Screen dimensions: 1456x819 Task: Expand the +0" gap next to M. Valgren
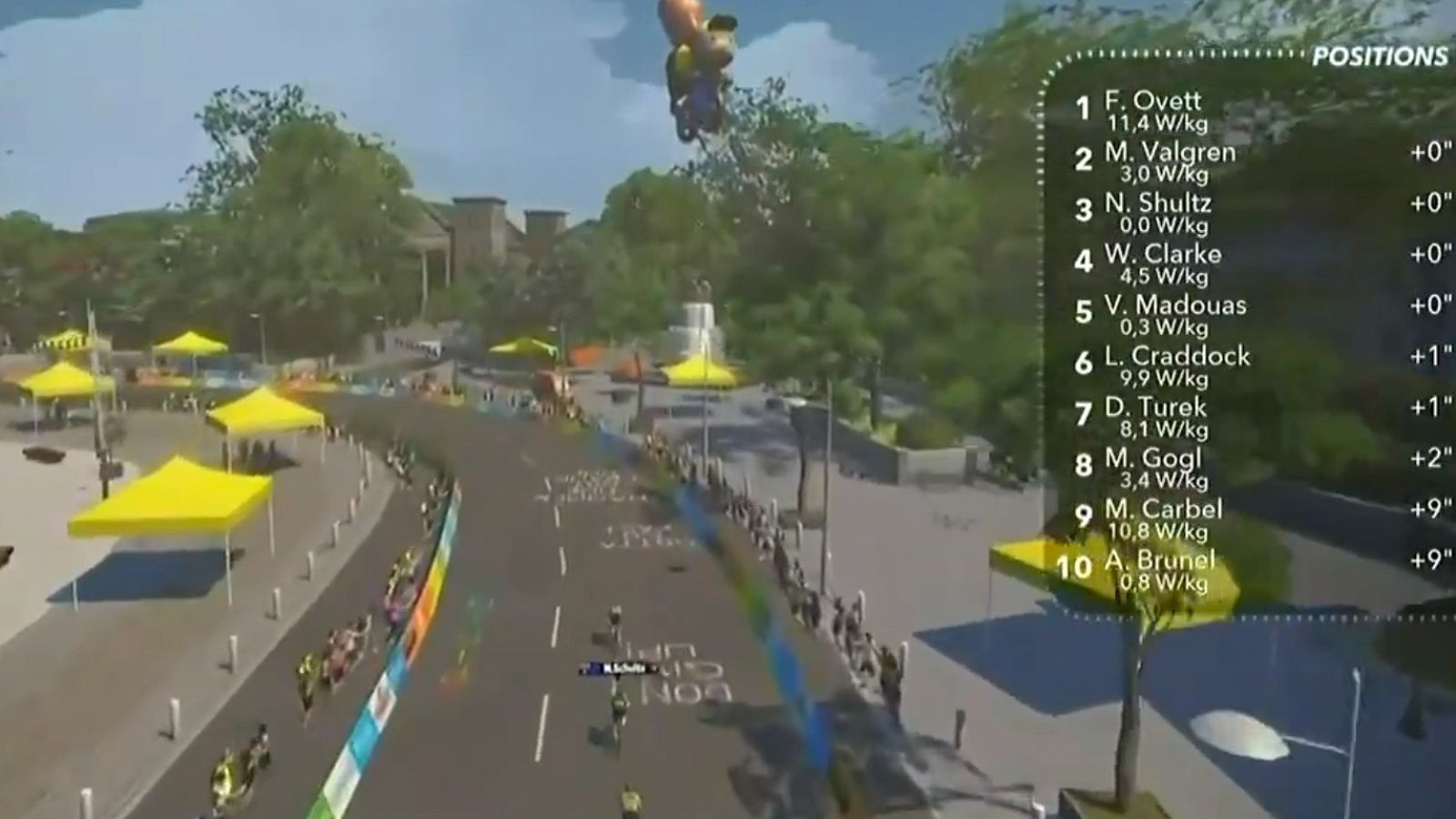1429,154
